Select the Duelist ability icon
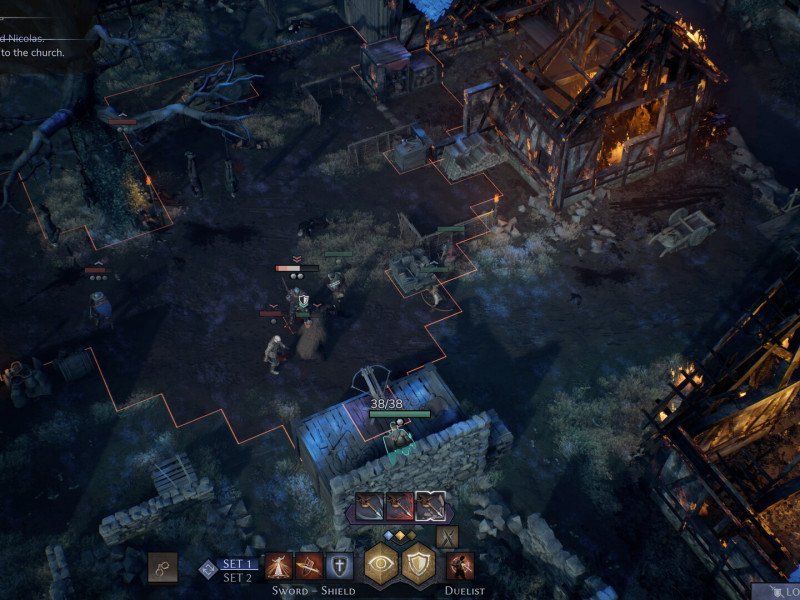Viewport: 800px width, 600px height. [461, 566]
